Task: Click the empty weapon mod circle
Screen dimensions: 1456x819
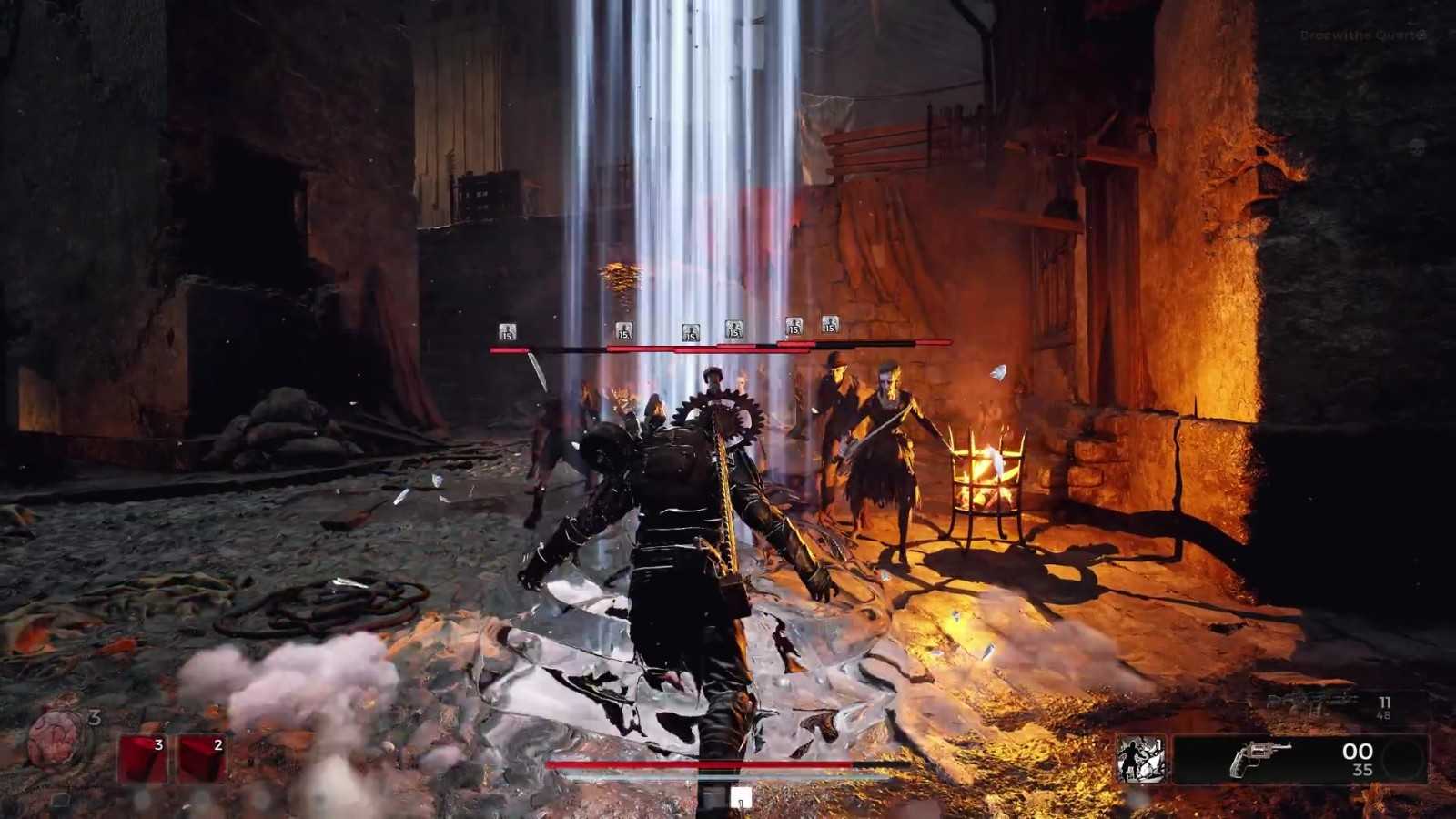Action: 1403,759
